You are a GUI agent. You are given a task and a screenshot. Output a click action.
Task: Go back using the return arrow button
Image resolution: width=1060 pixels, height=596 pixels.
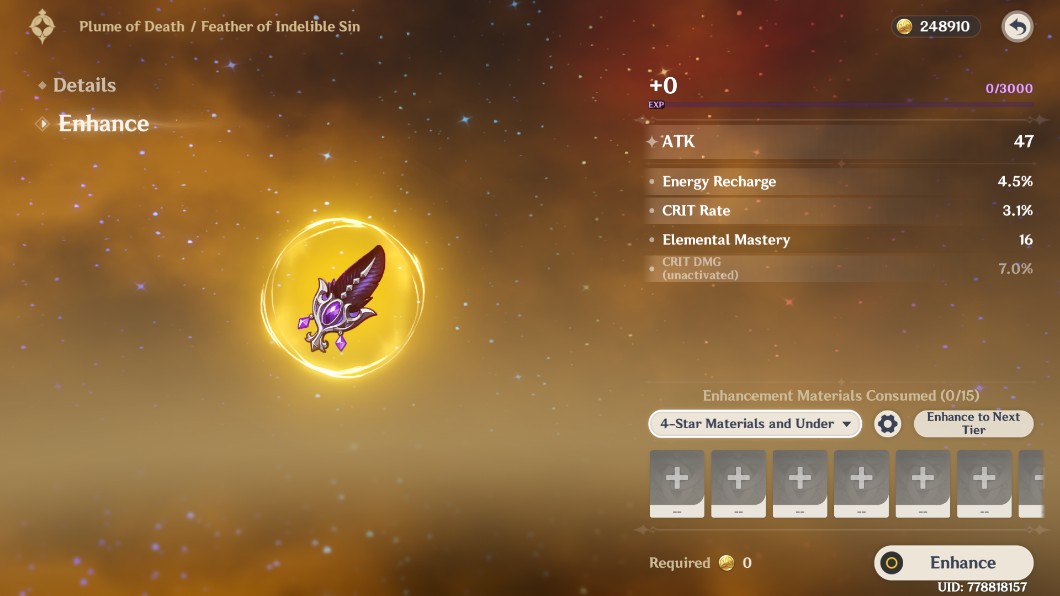coord(1017,27)
